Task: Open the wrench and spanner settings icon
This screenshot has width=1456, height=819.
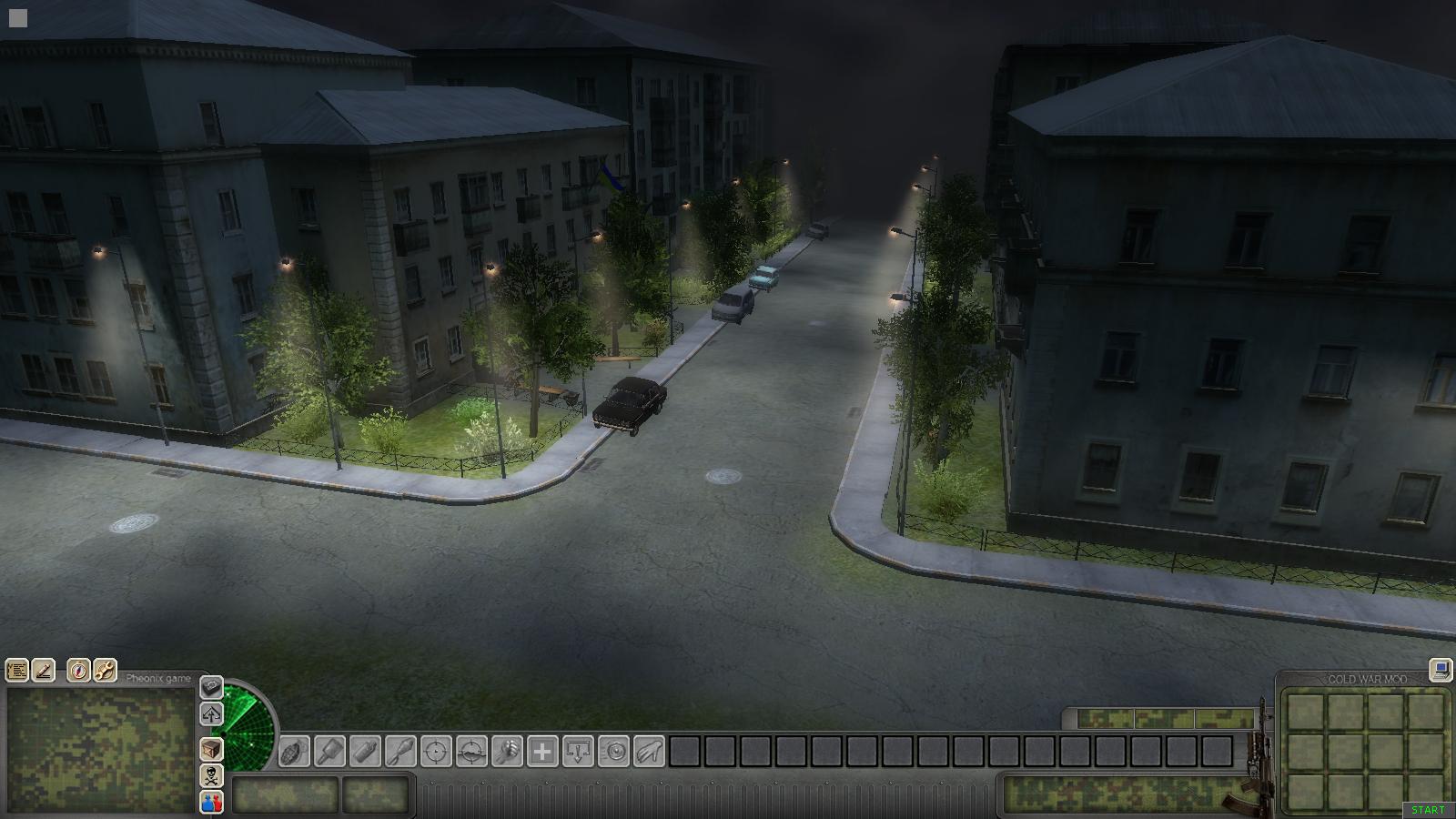Action: click(105, 672)
